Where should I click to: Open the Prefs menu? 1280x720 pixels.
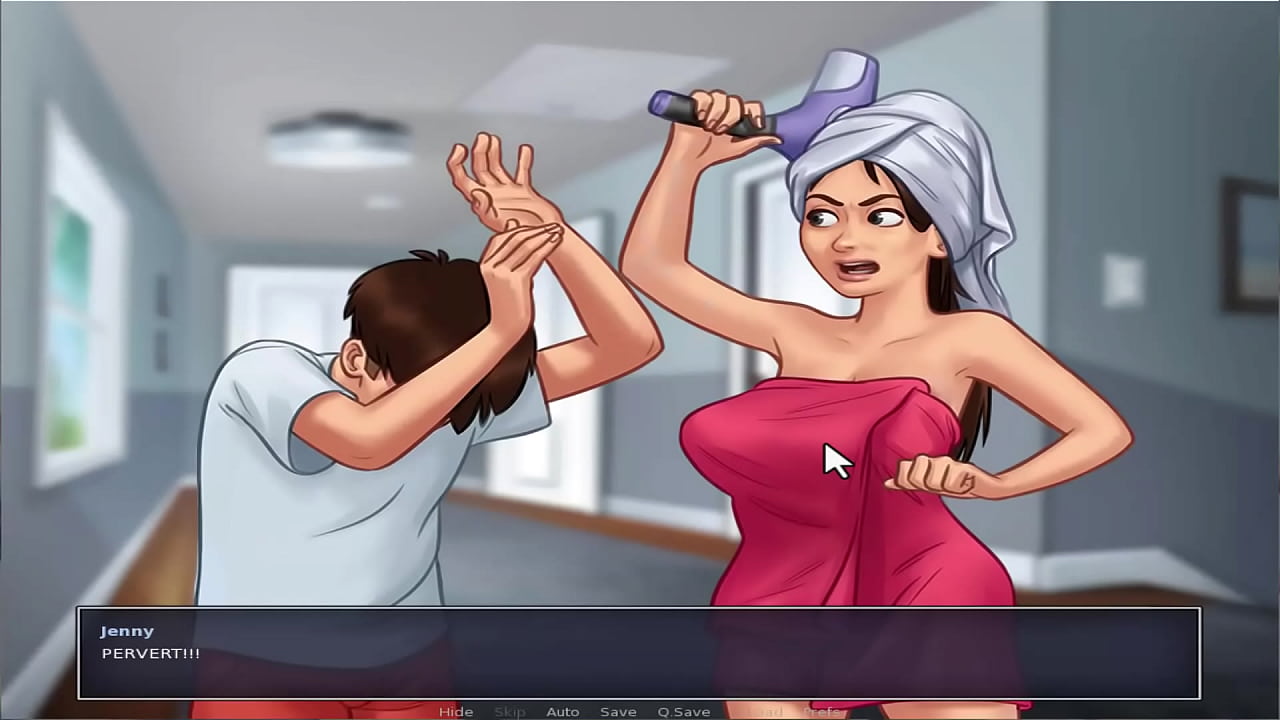click(822, 712)
